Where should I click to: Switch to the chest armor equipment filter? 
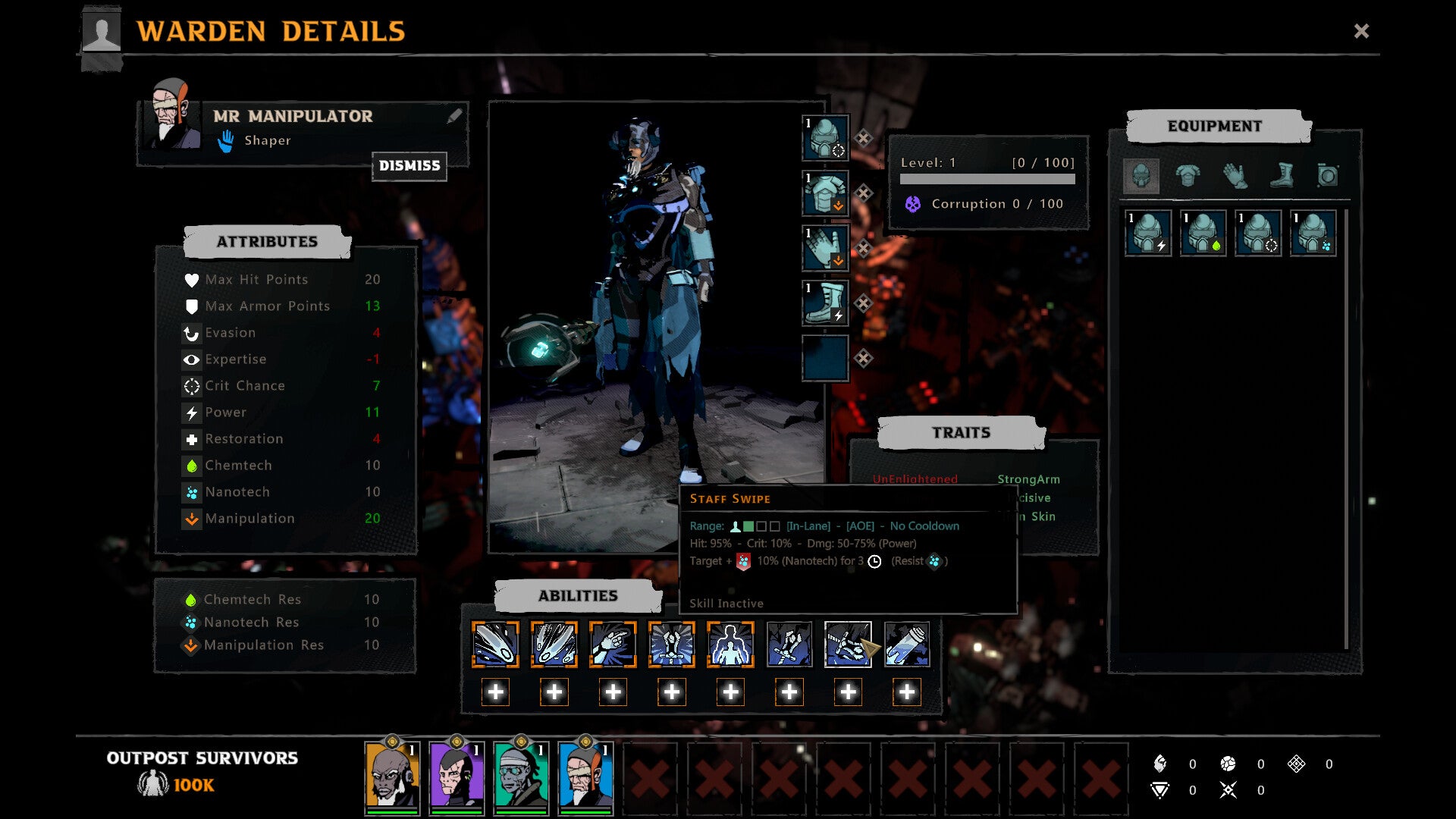[1188, 176]
